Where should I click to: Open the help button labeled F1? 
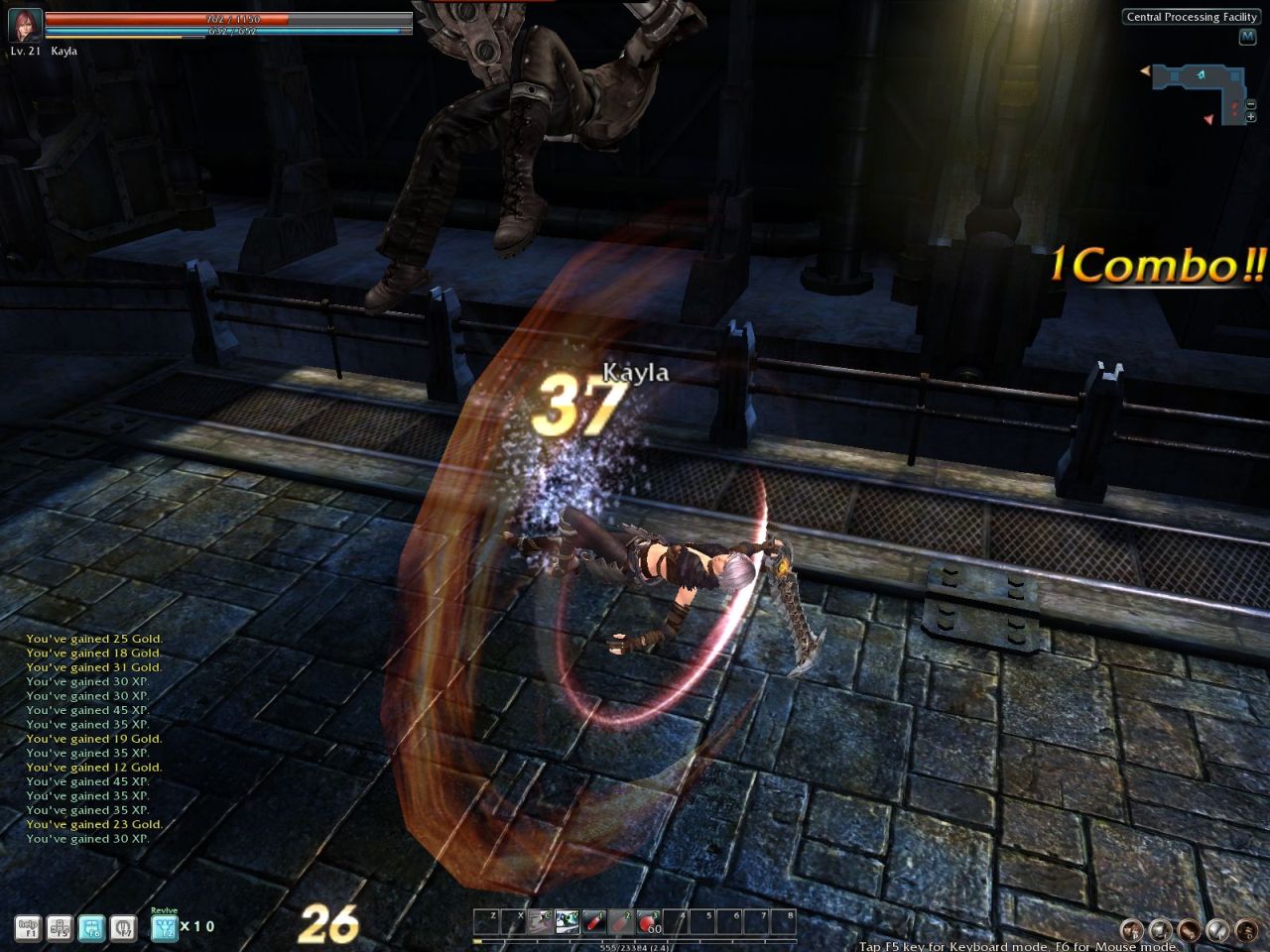27,927
